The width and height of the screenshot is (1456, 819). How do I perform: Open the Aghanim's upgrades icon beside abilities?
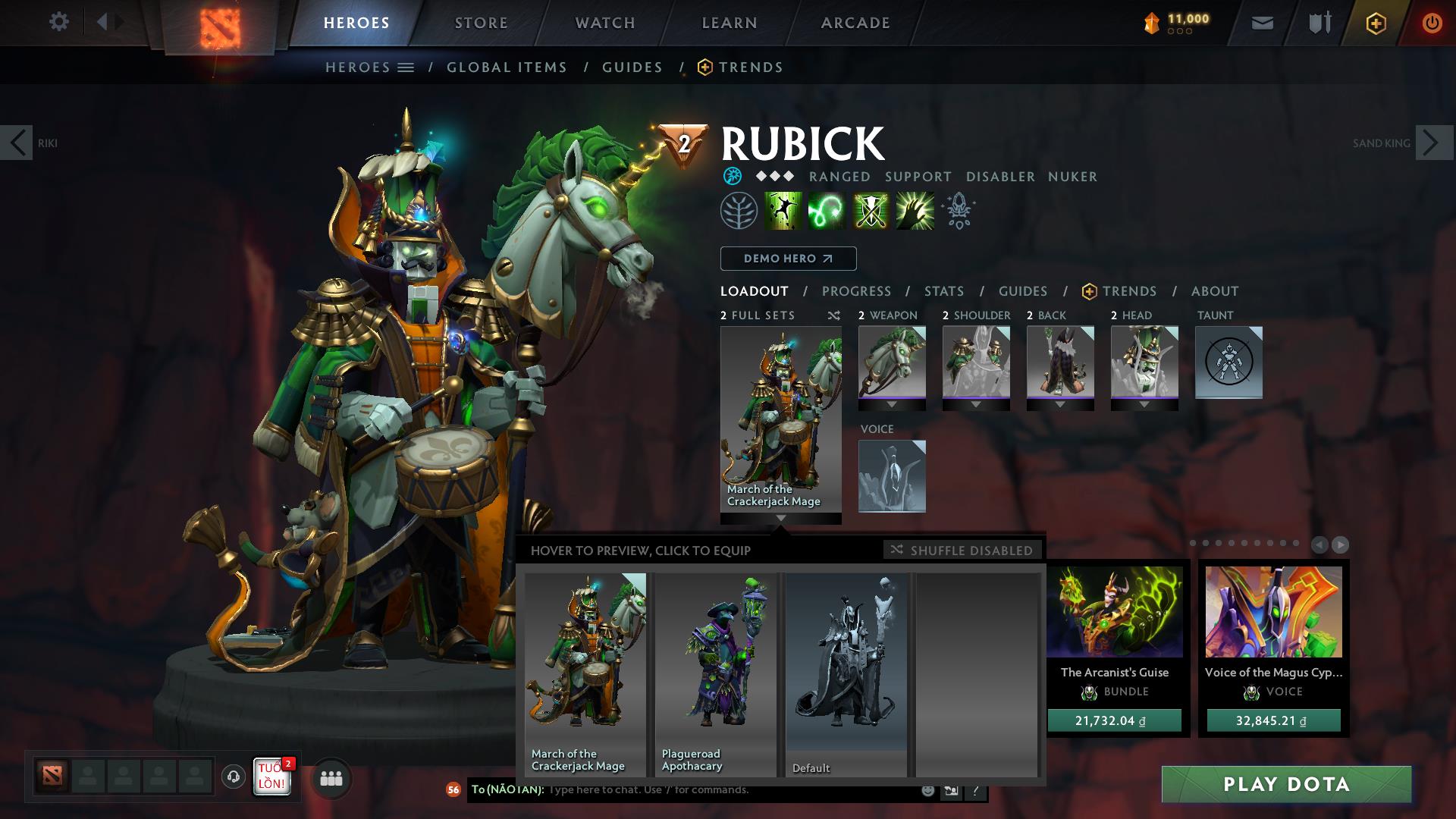pos(958,211)
